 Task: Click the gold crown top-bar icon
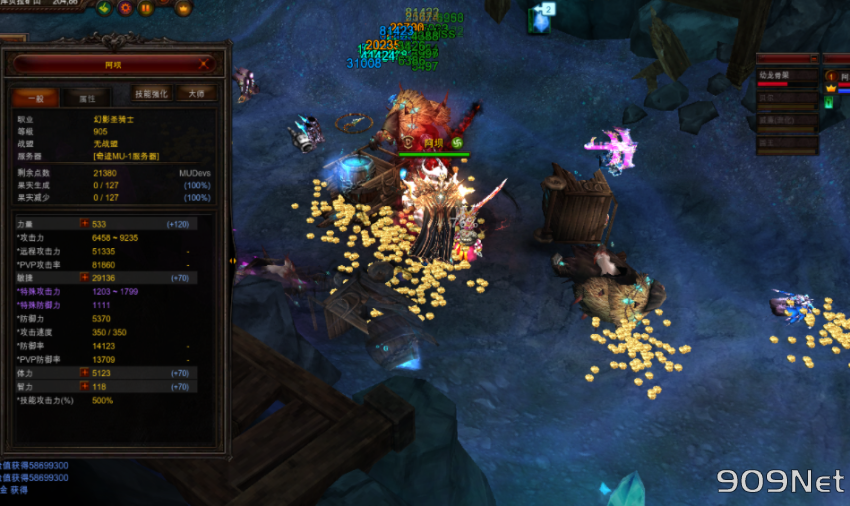pyautogui.click(x=183, y=8)
